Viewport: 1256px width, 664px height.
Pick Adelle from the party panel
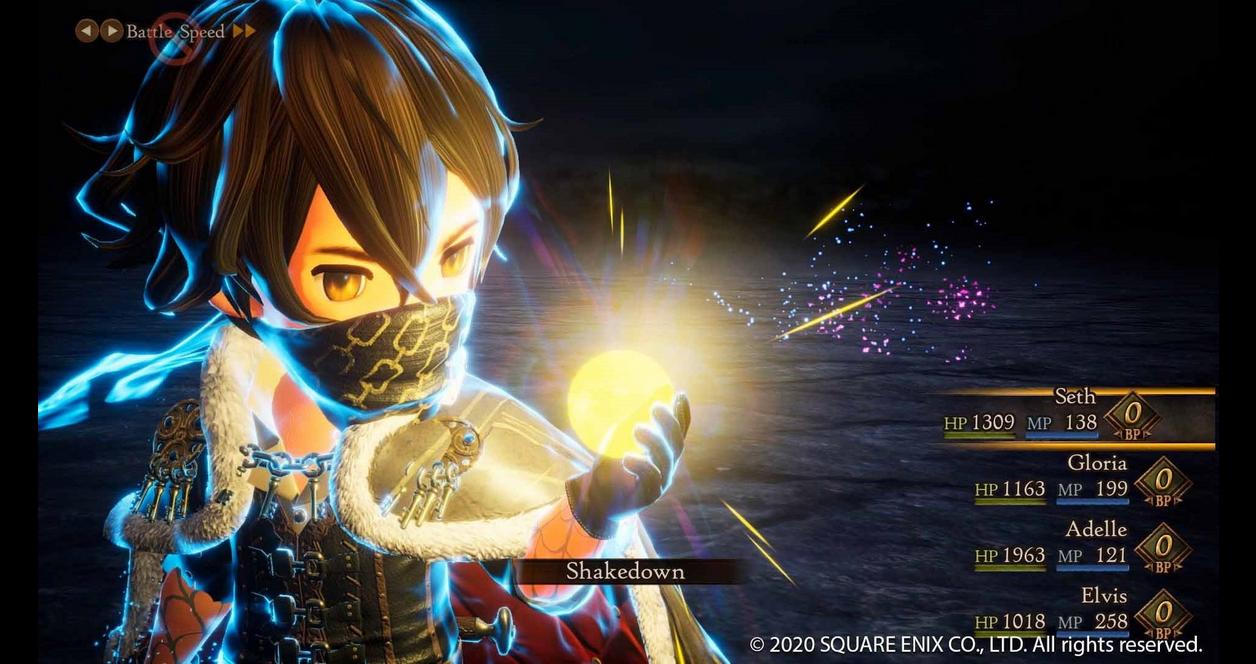pyautogui.click(x=1096, y=529)
